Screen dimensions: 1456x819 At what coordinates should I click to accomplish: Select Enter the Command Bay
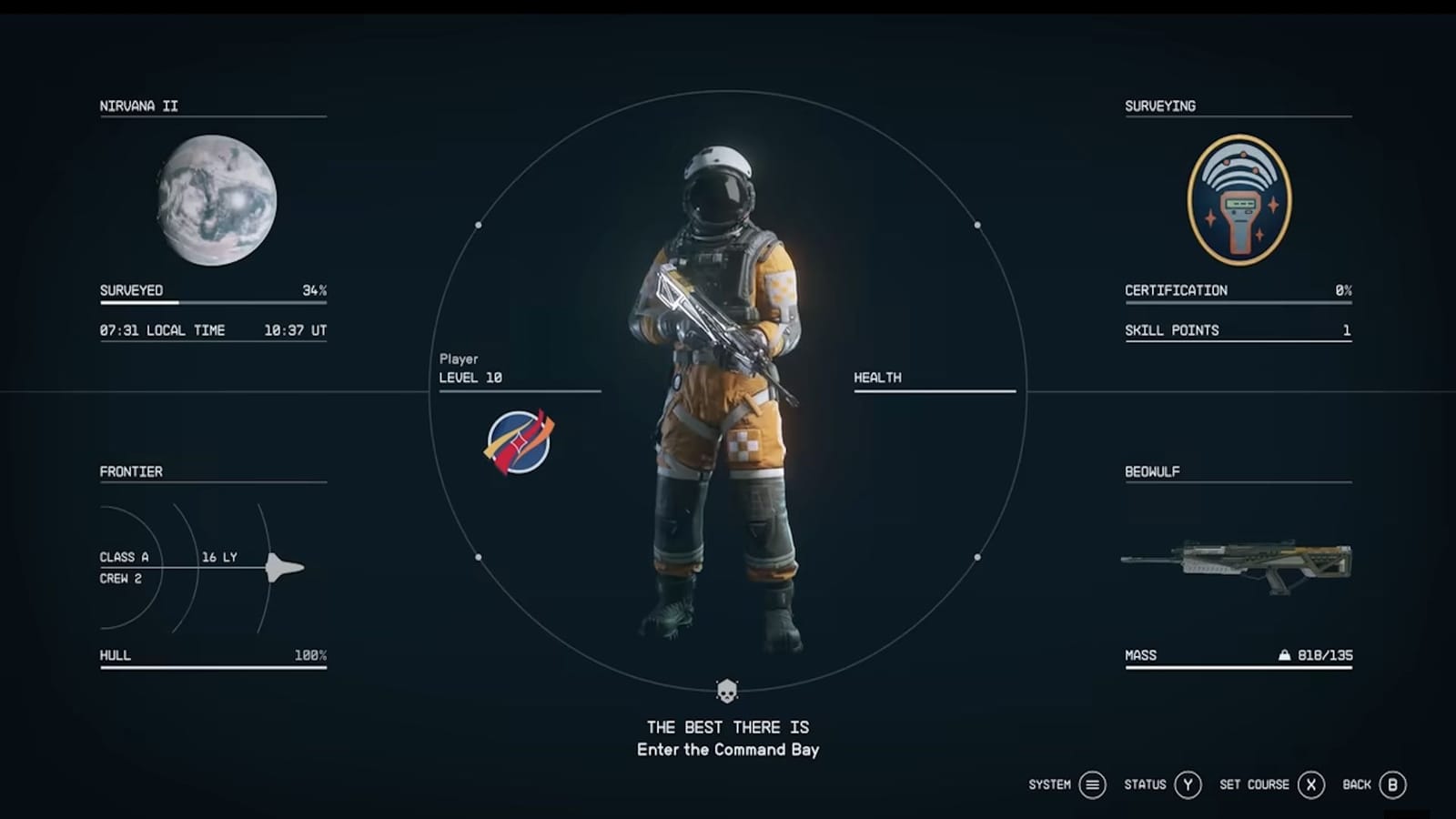(726, 750)
